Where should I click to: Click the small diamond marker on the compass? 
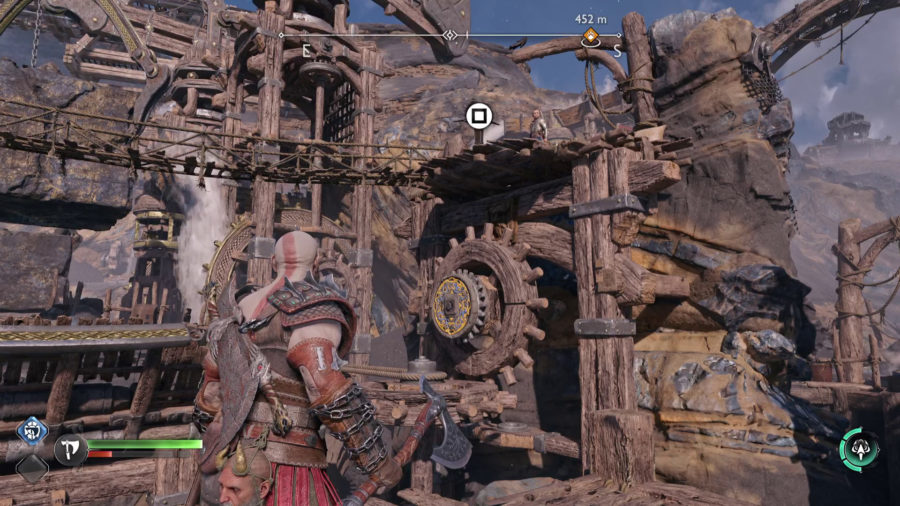[x=451, y=36]
